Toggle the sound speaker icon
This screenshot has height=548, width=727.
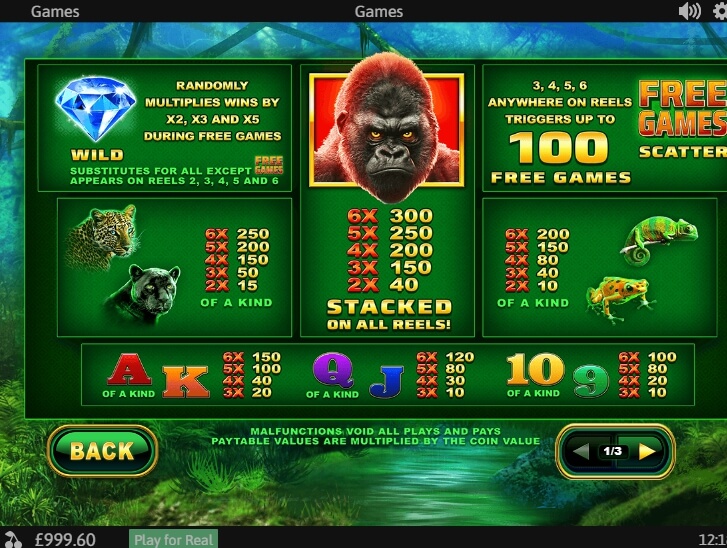click(x=689, y=11)
